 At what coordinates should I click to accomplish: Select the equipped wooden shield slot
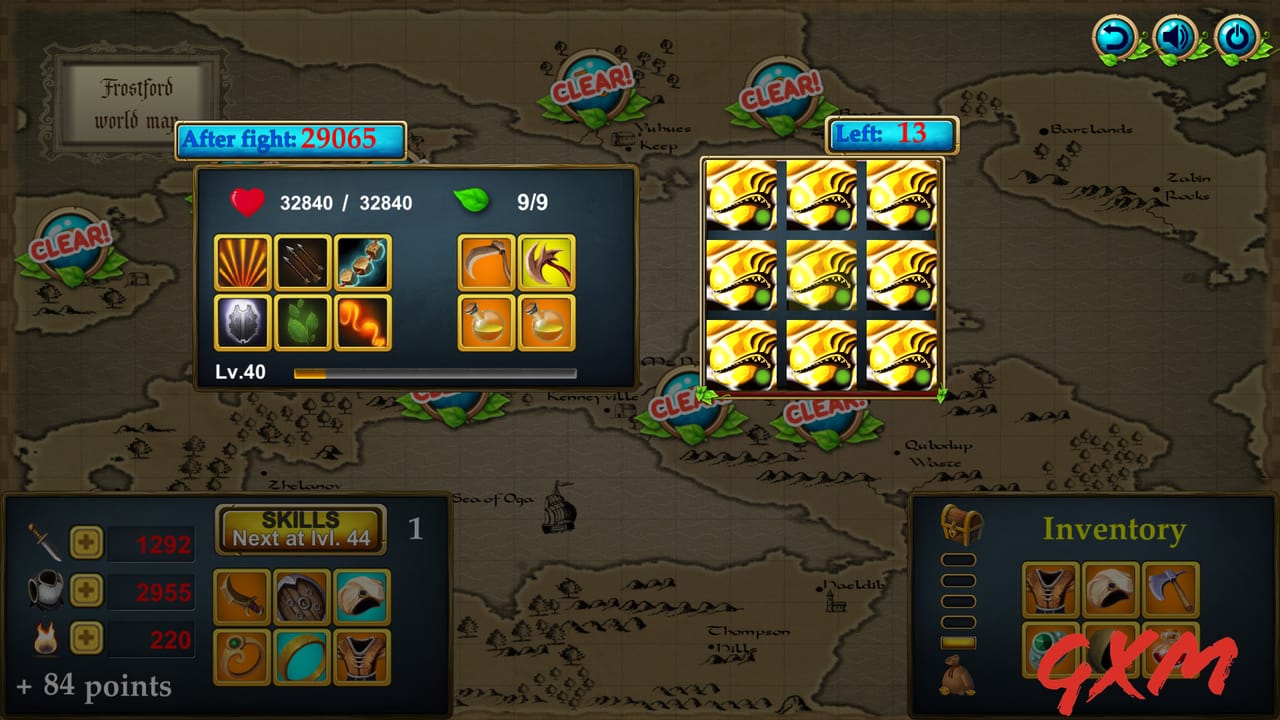point(302,597)
